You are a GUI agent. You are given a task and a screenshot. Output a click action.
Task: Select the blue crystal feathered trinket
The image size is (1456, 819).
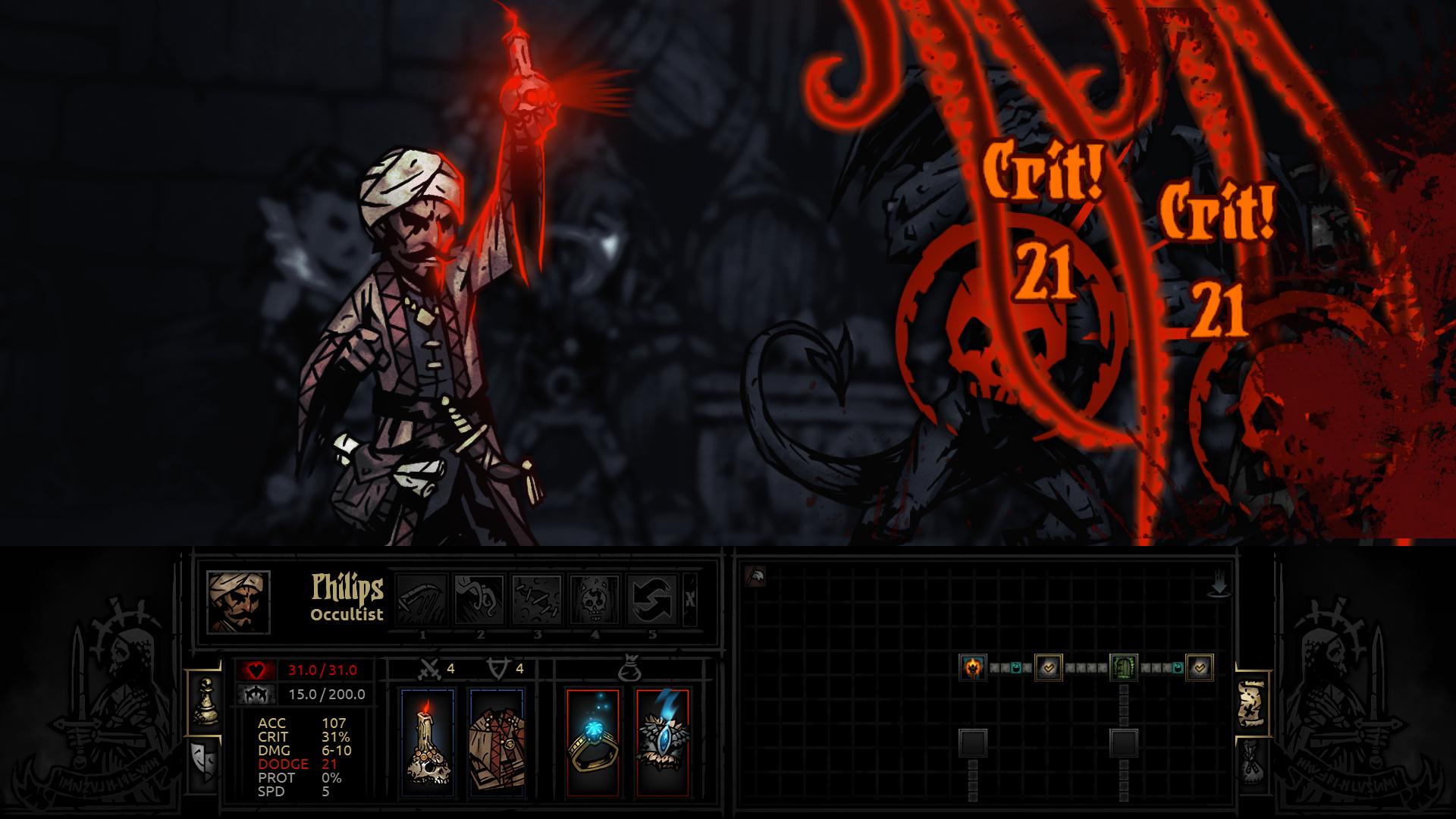pos(662,742)
